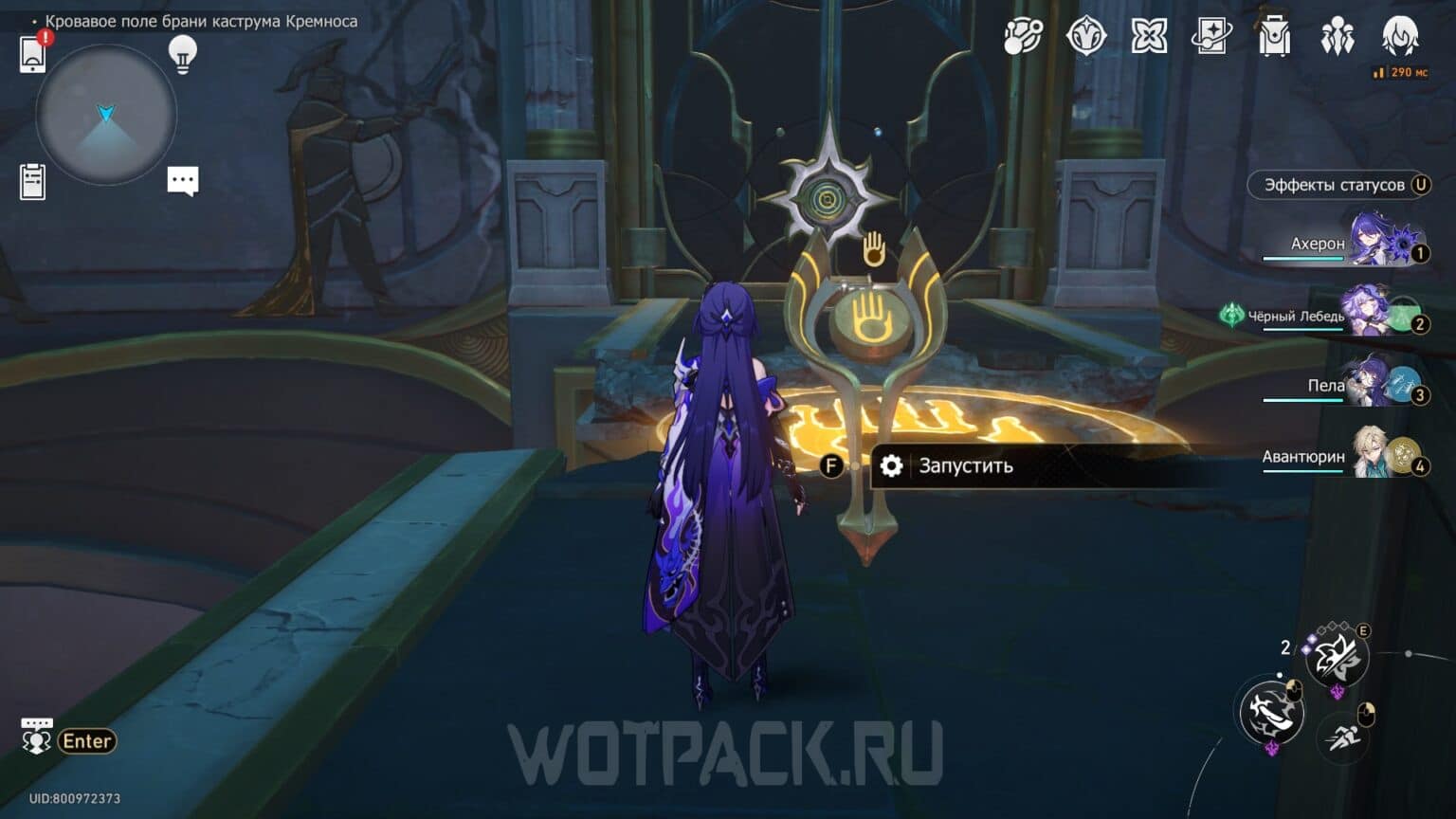
Task: Open the missions clipboard icon
Action: click(x=34, y=181)
